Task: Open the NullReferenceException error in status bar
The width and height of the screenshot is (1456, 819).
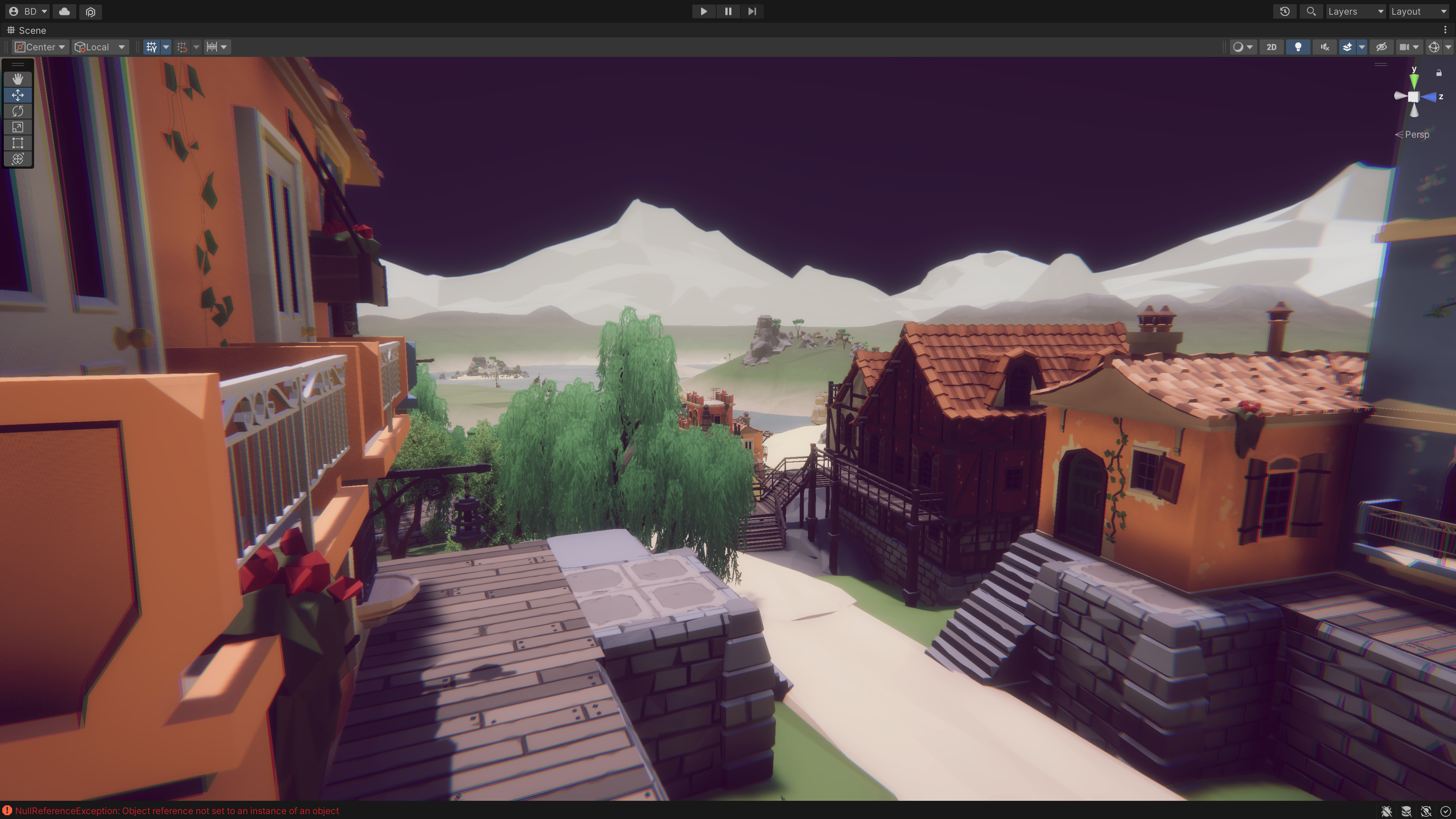Action: [x=176, y=811]
